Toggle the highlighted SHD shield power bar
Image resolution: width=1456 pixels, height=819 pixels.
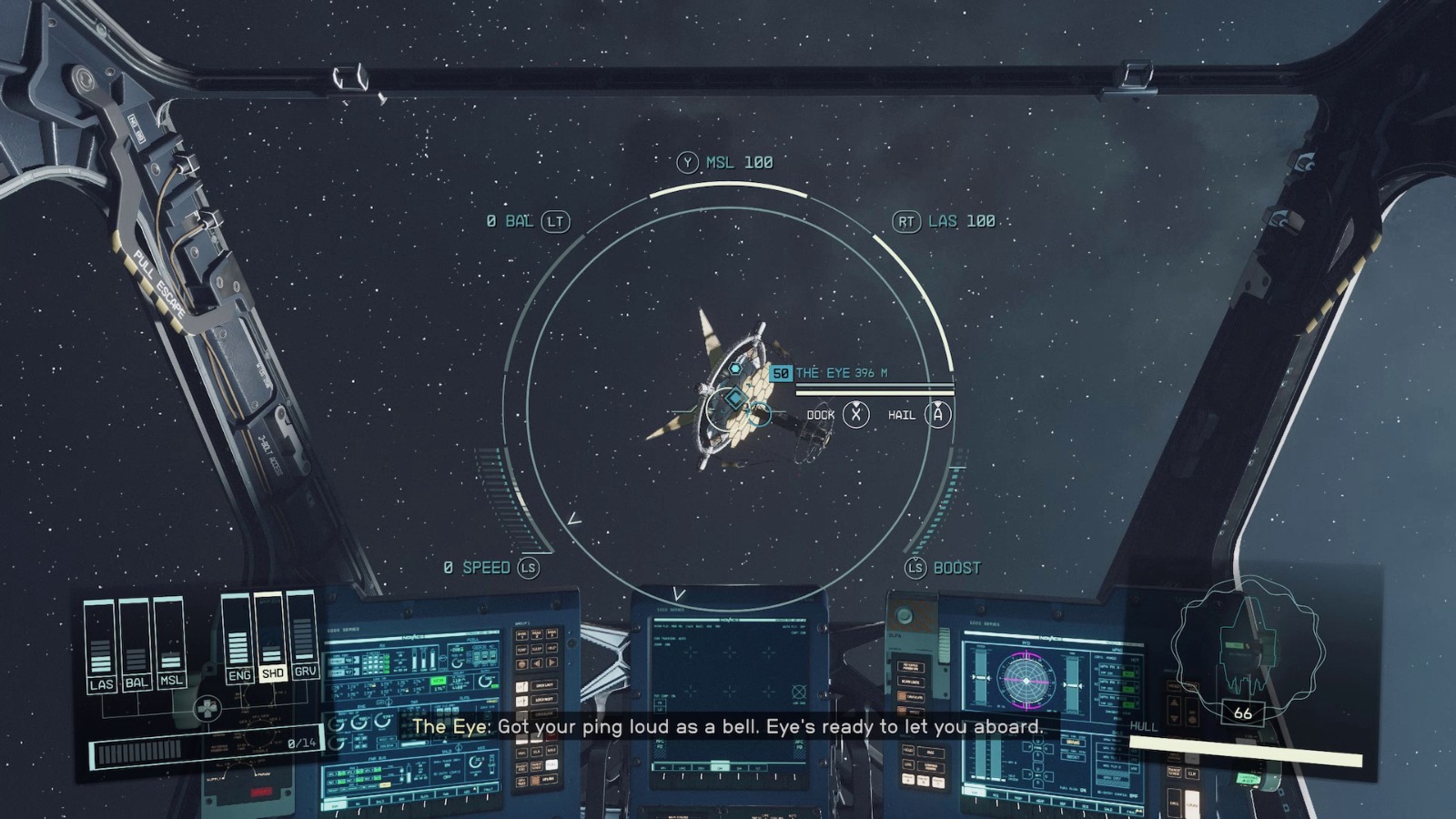pyautogui.click(x=273, y=673)
